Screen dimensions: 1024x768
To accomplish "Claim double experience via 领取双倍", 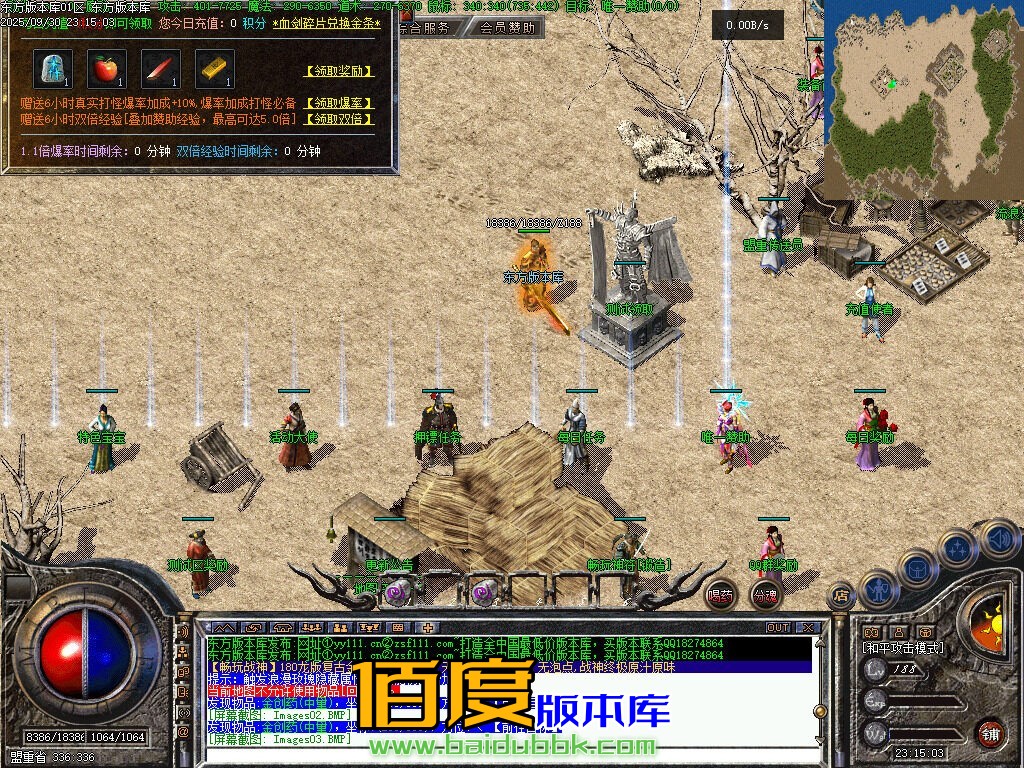I will [339, 119].
